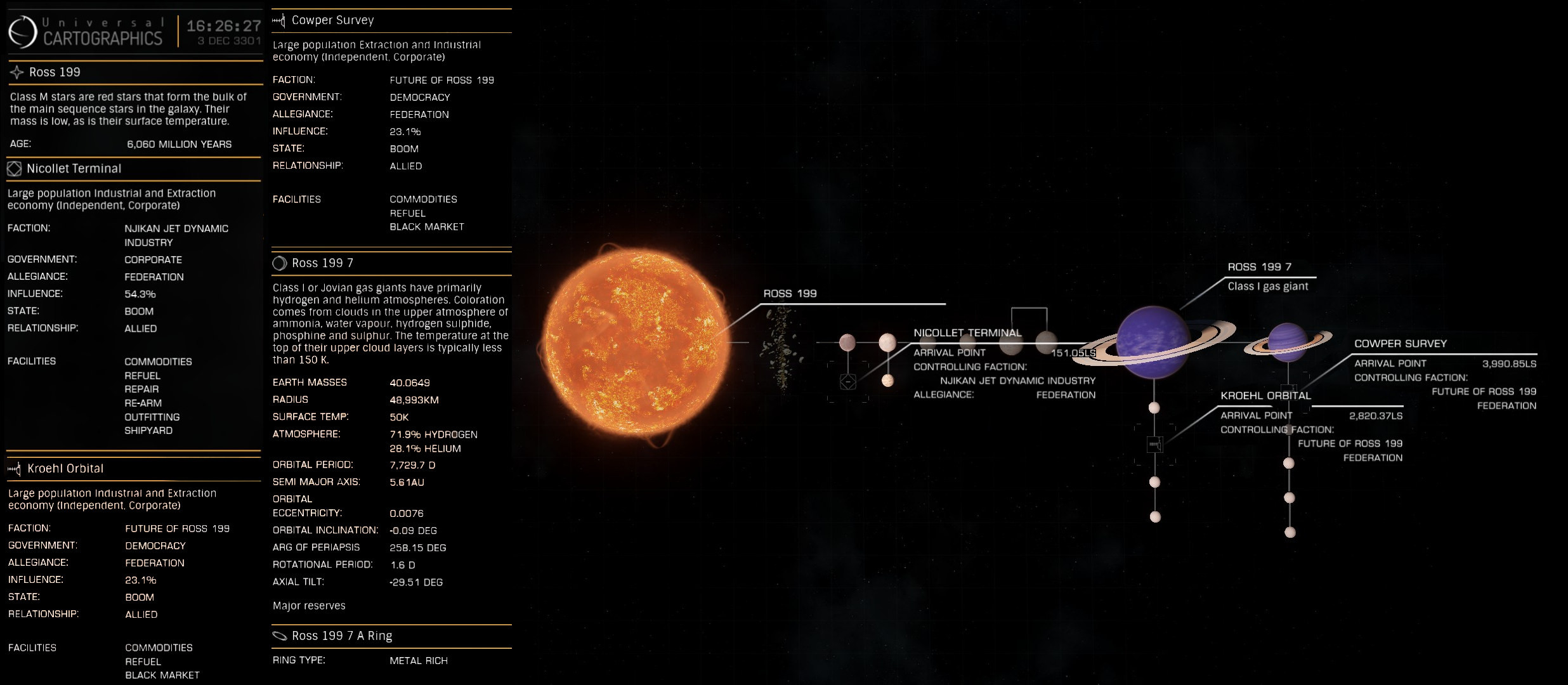
Task: Click the COWPER SURVEY callout label on map
Action: coord(1401,344)
